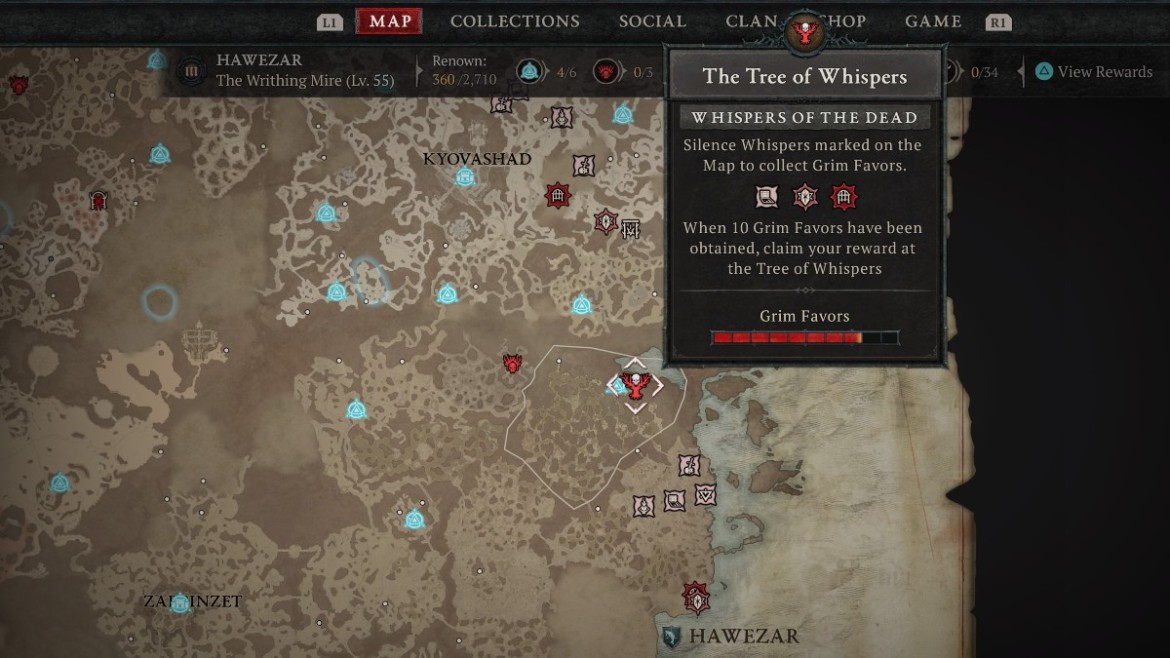This screenshot has width=1170, height=658.
Task: Select the Tree of Whispers map marker
Action: point(635,385)
